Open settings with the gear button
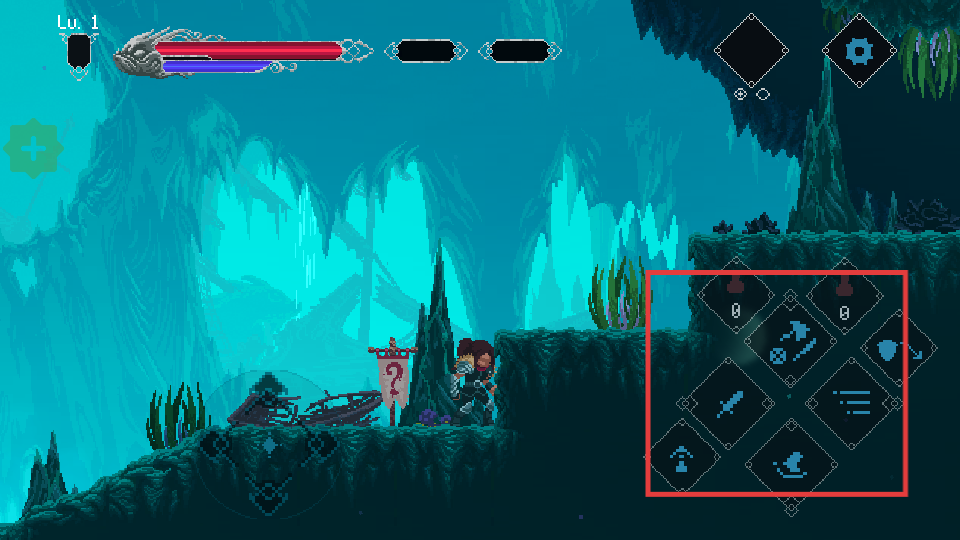The image size is (960, 540). pyautogui.click(x=857, y=50)
